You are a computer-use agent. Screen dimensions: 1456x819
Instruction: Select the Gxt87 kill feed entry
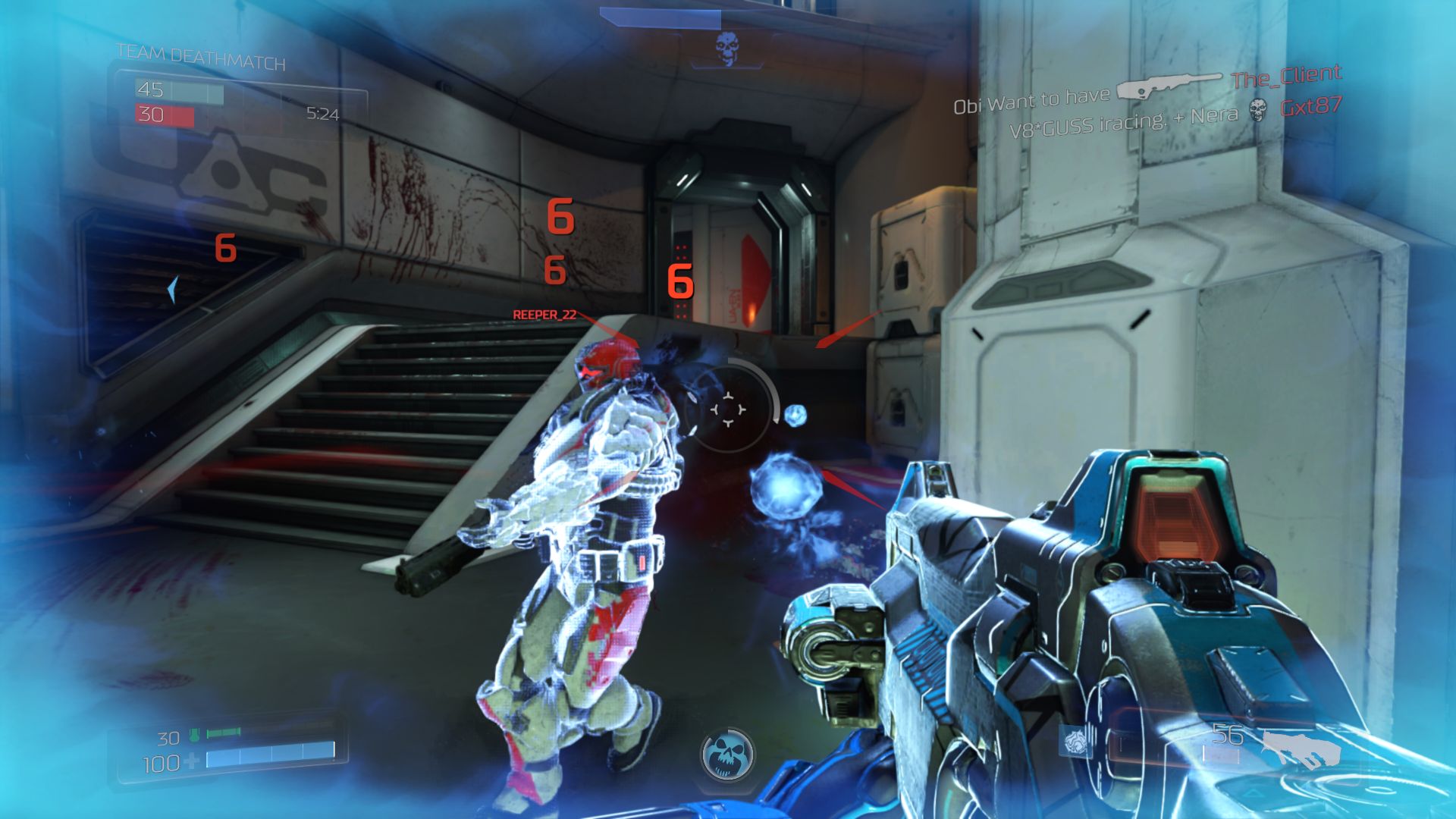[1311, 107]
